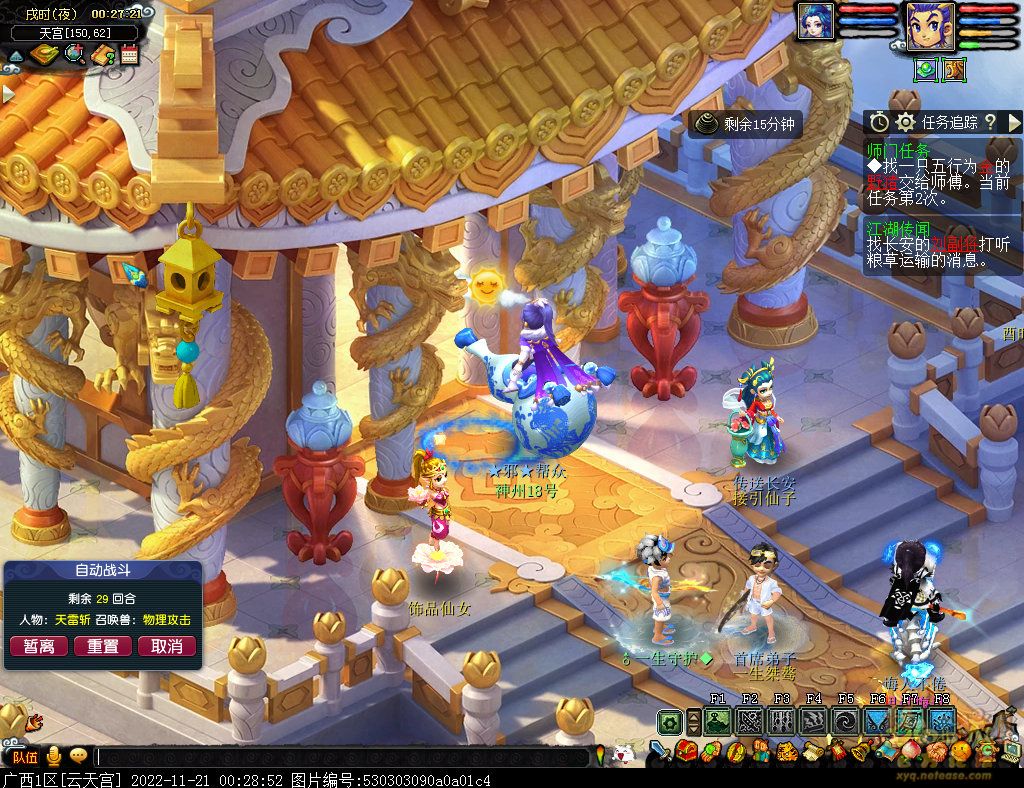Open the world map globe icon
Image resolution: width=1024 pixels, height=788 pixels.
pos(75,55)
